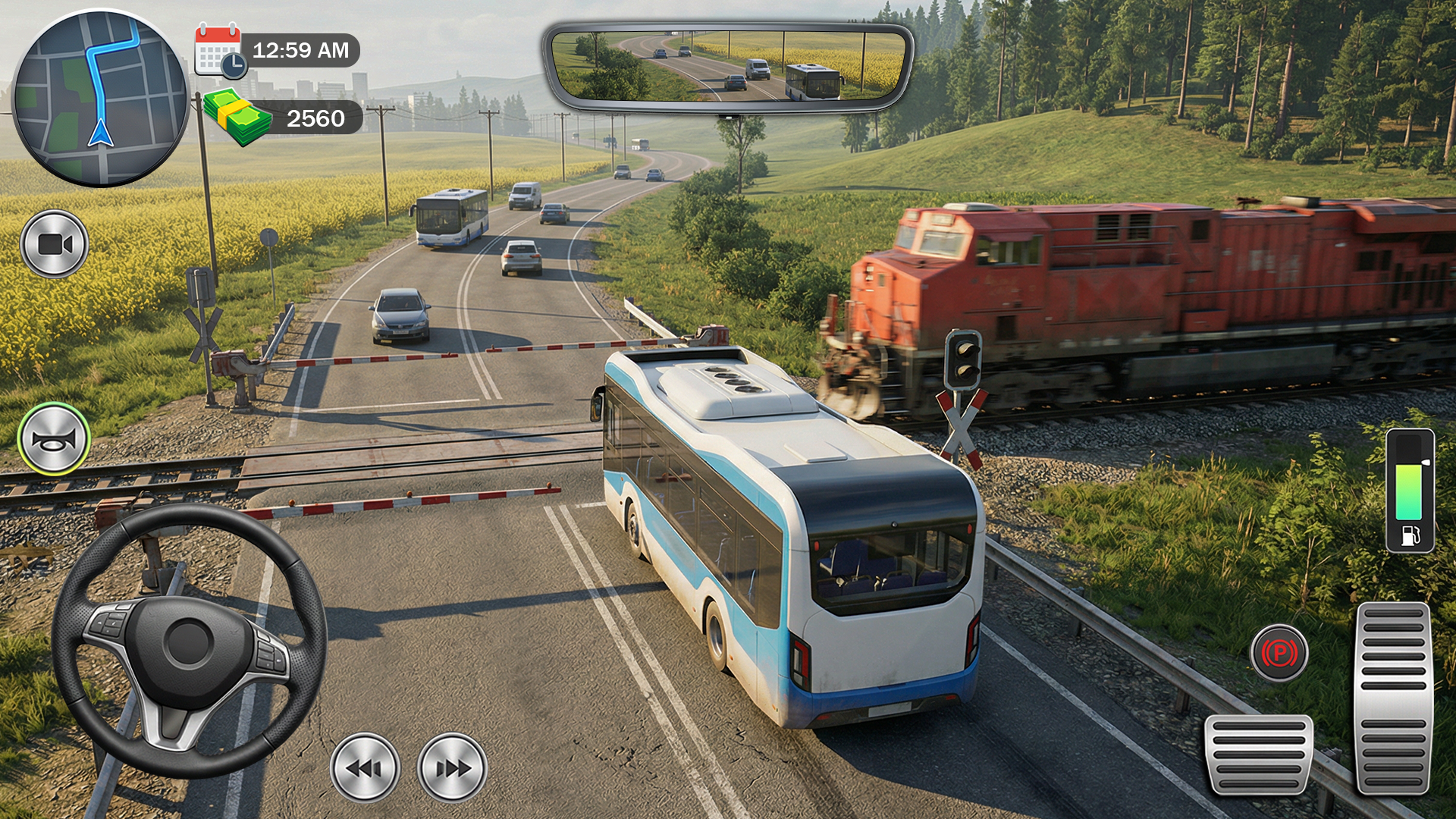Step on the wide brake pedal
Viewport: 1456px width, 819px height.
click(1259, 754)
